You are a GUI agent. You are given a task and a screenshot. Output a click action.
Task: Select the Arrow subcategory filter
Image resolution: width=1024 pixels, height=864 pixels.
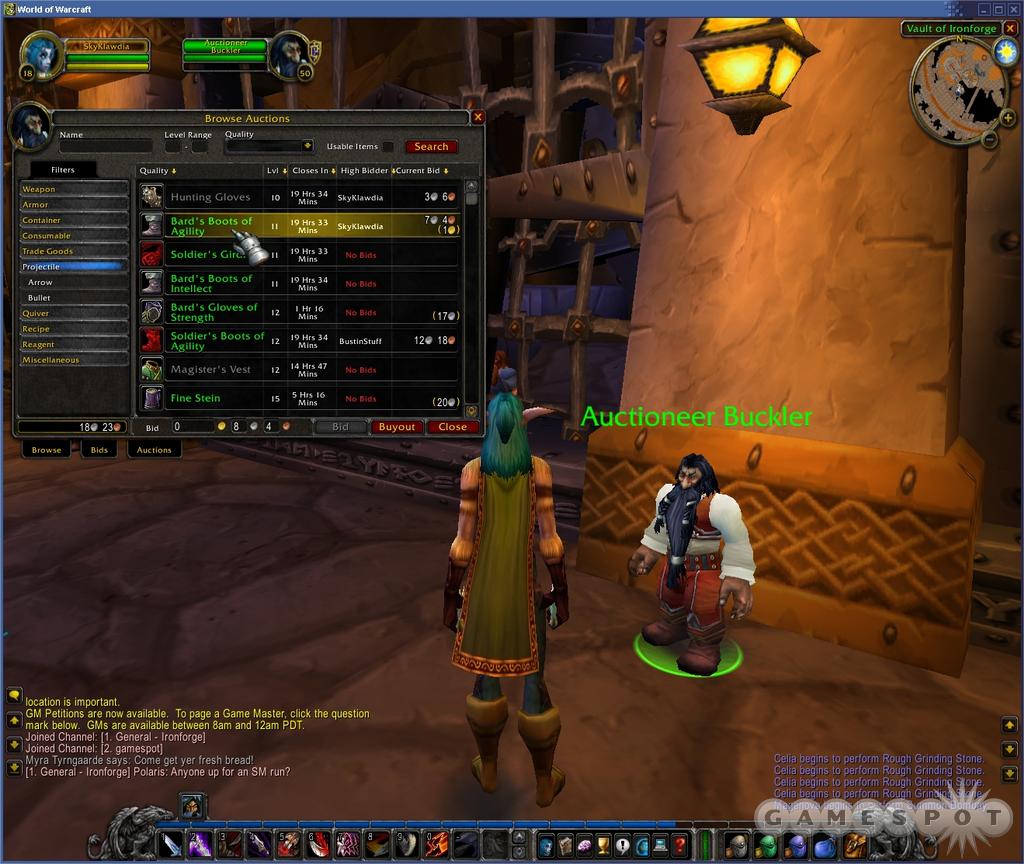pyautogui.click(x=76, y=282)
